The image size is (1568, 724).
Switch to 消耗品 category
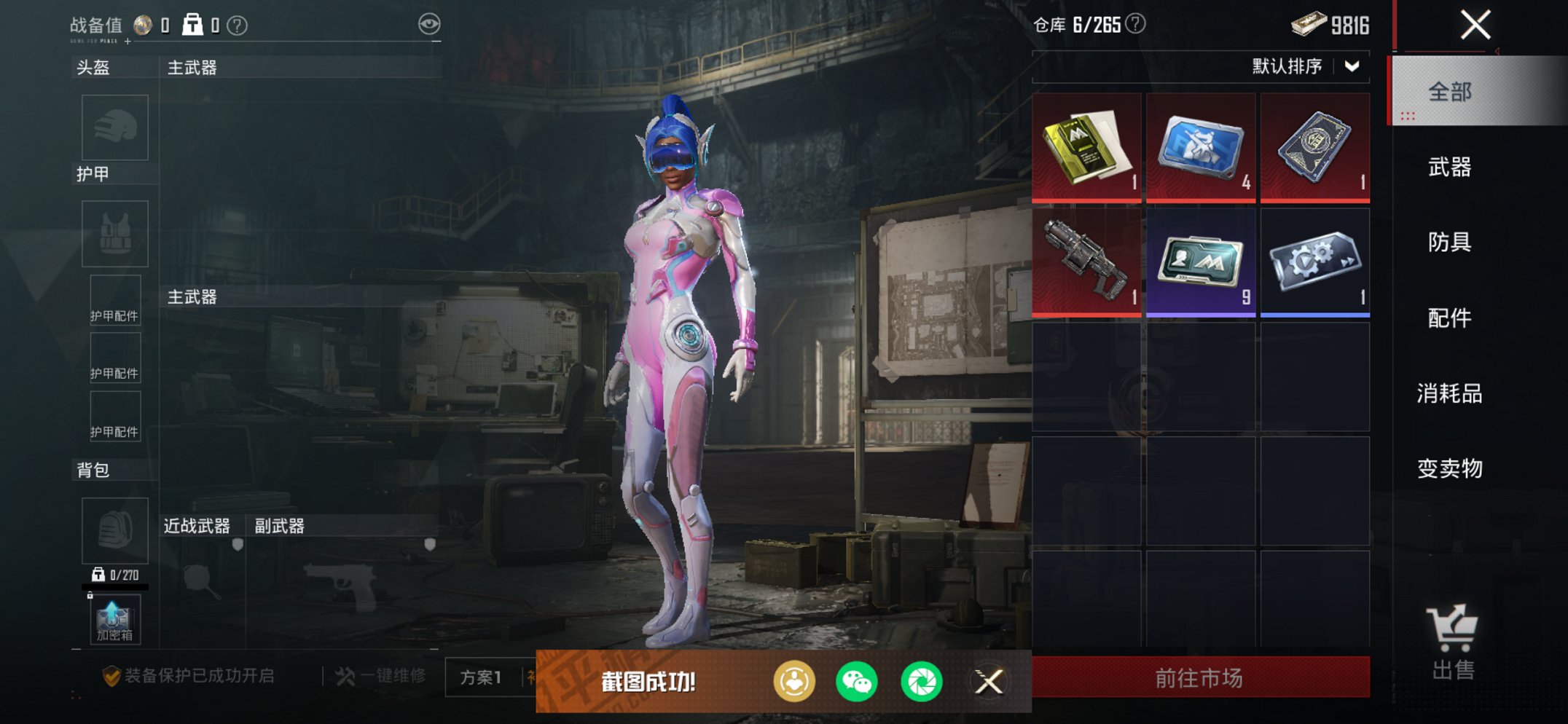tap(1450, 393)
